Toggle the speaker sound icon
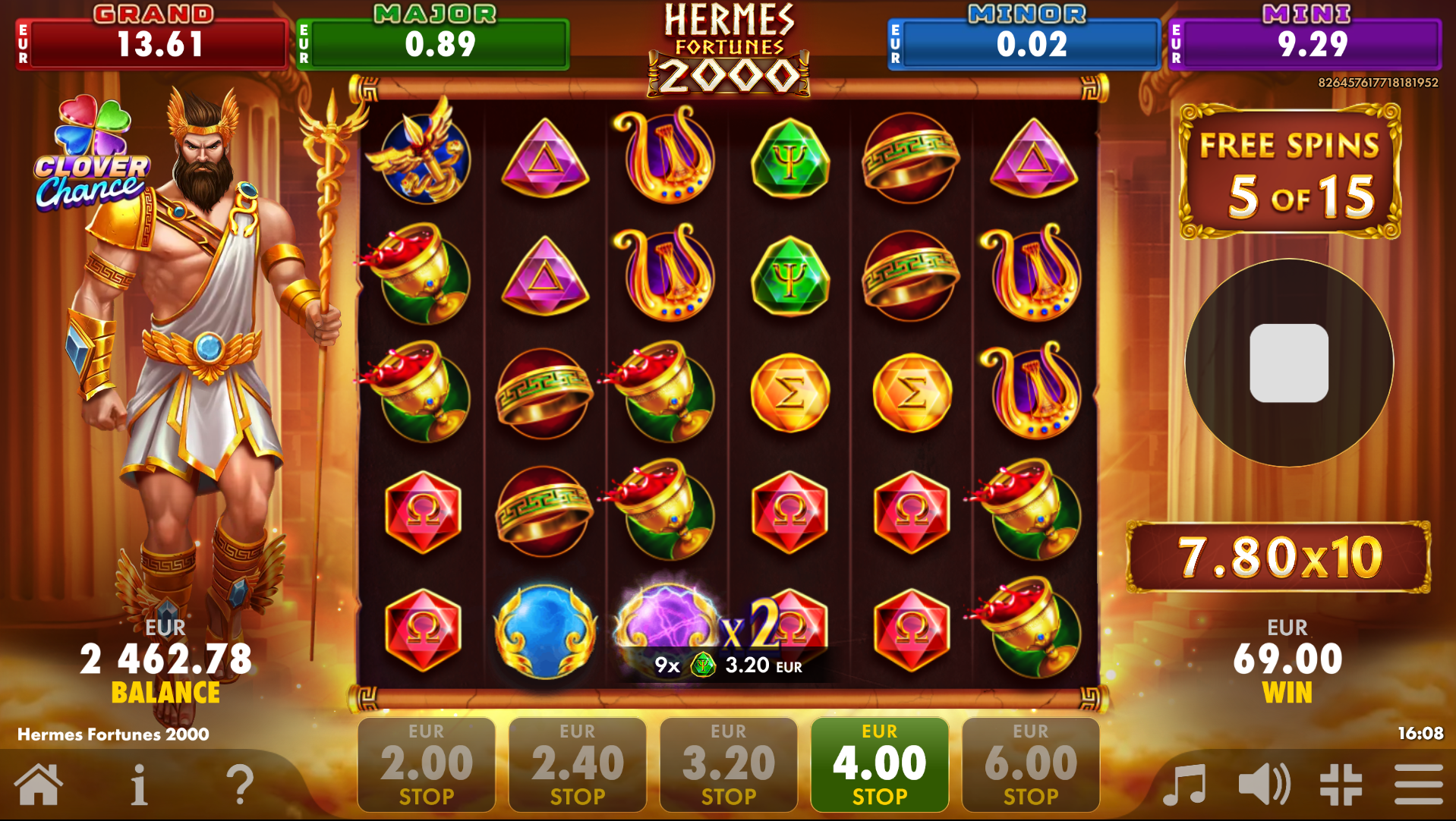The width and height of the screenshot is (1456, 821). point(1264,785)
